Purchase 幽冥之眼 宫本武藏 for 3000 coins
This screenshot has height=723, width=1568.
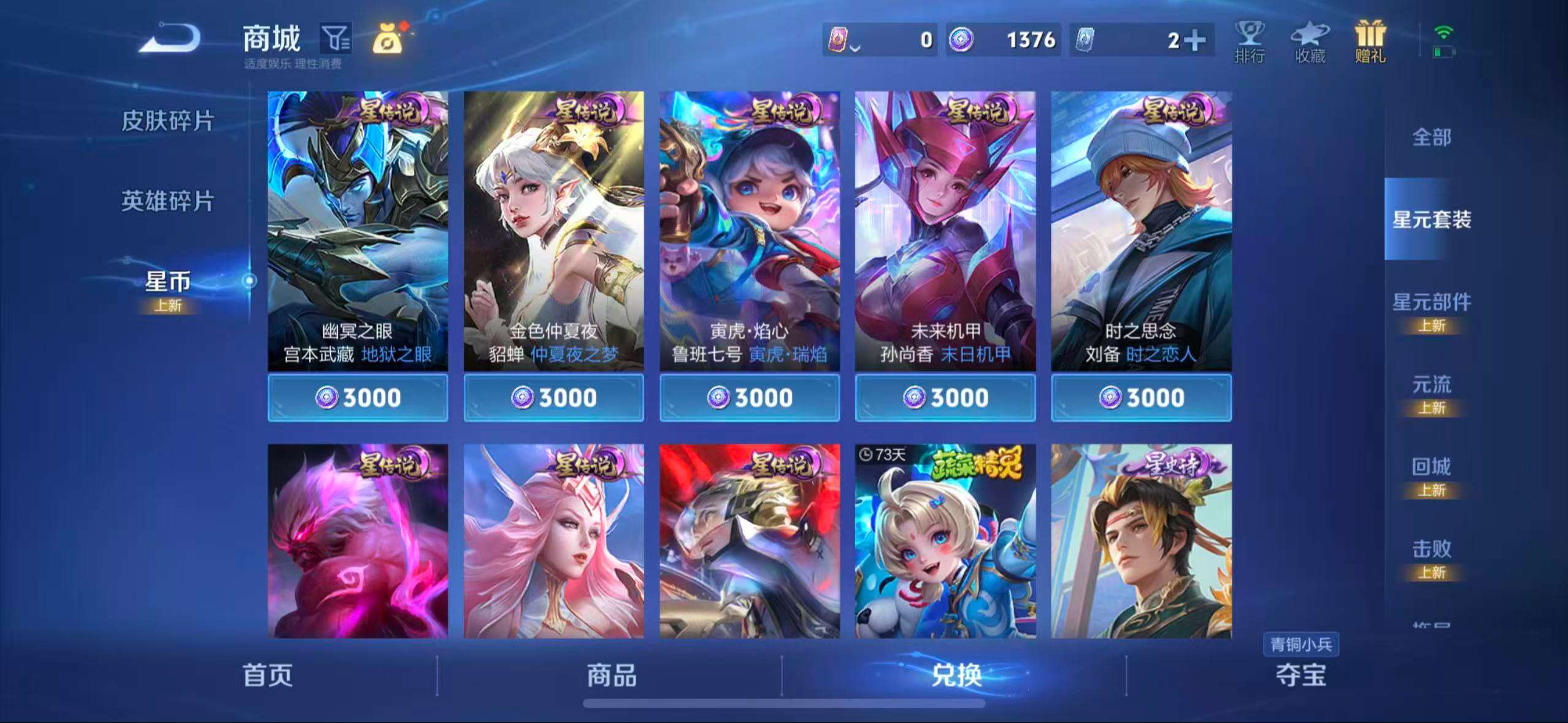[358, 397]
